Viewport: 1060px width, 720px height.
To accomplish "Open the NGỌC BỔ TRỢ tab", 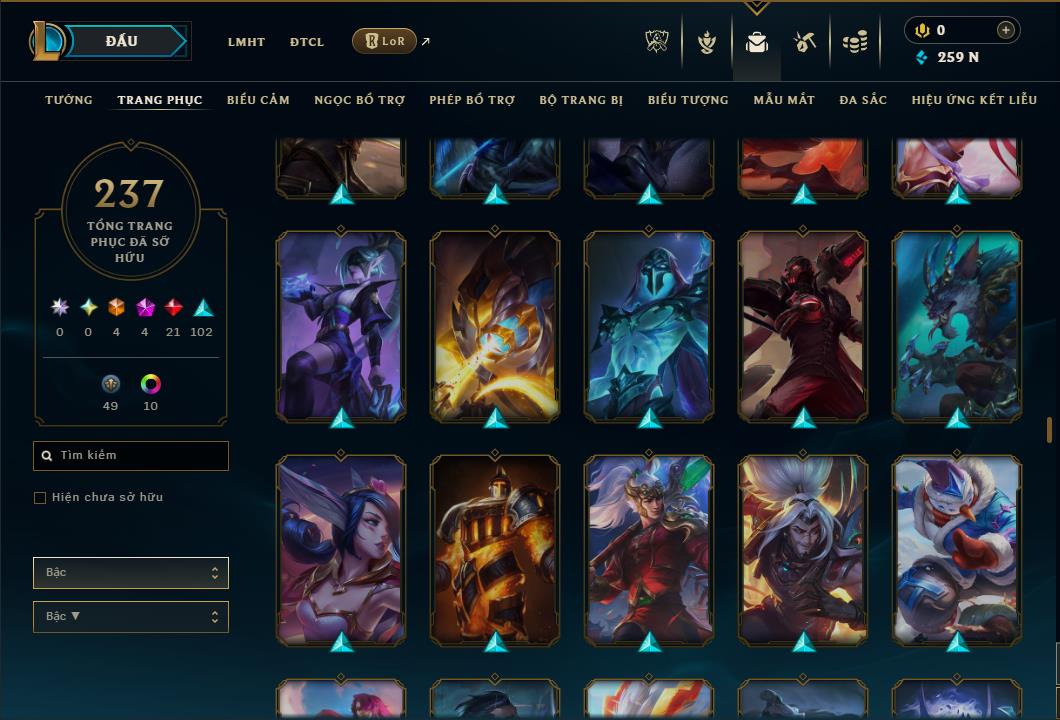I will point(359,100).
